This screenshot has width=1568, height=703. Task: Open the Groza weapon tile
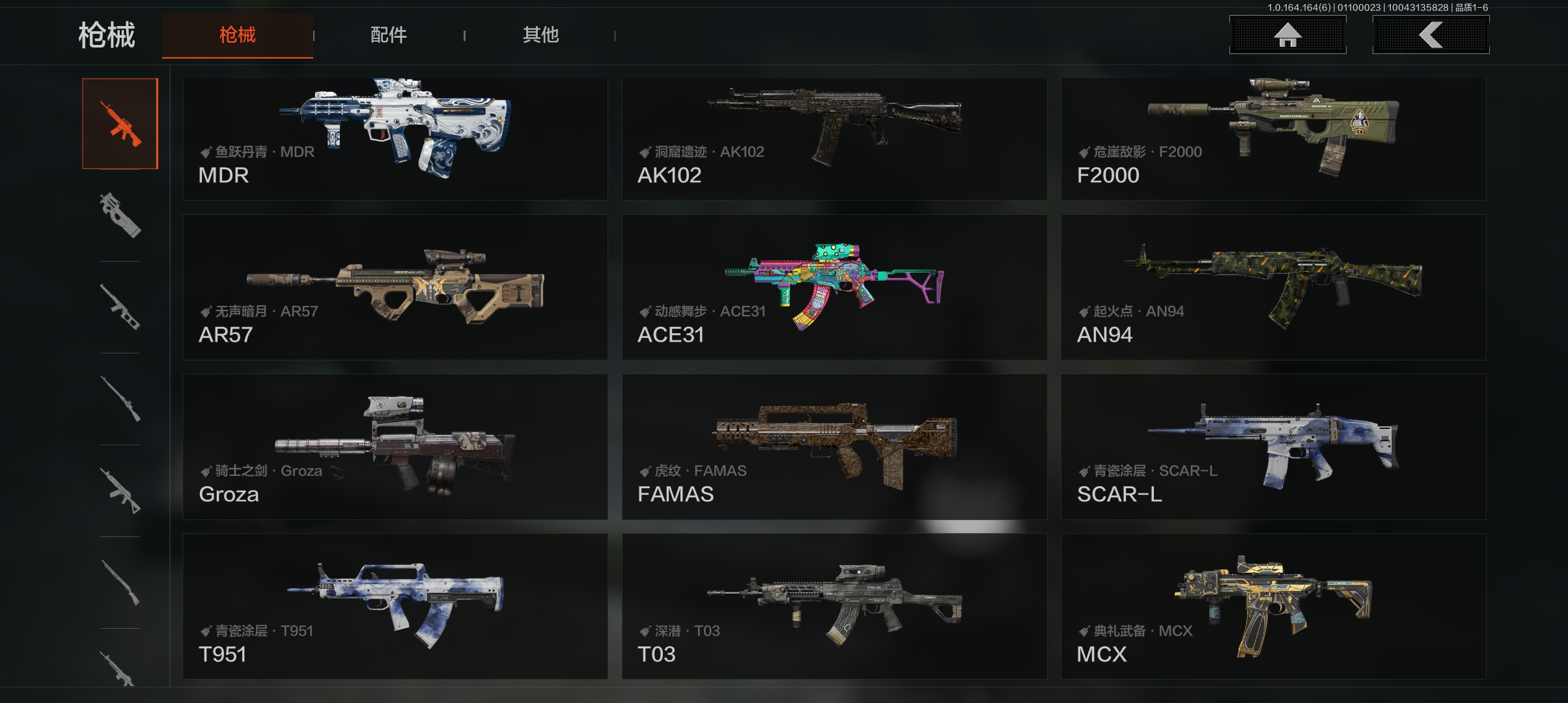click(x=395, y=447)
